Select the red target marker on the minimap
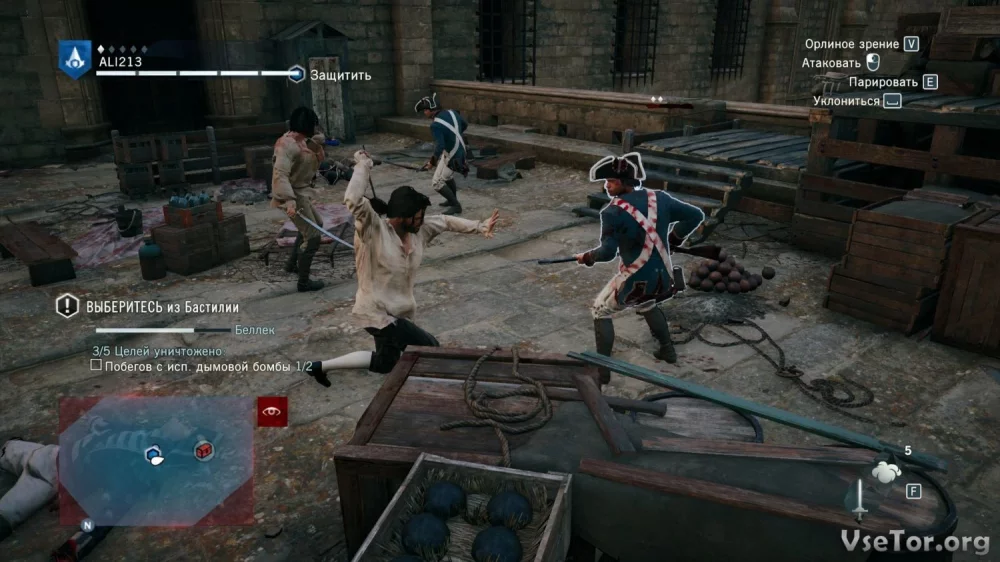This screenshot has width=1000, height=562. point(202,451)
